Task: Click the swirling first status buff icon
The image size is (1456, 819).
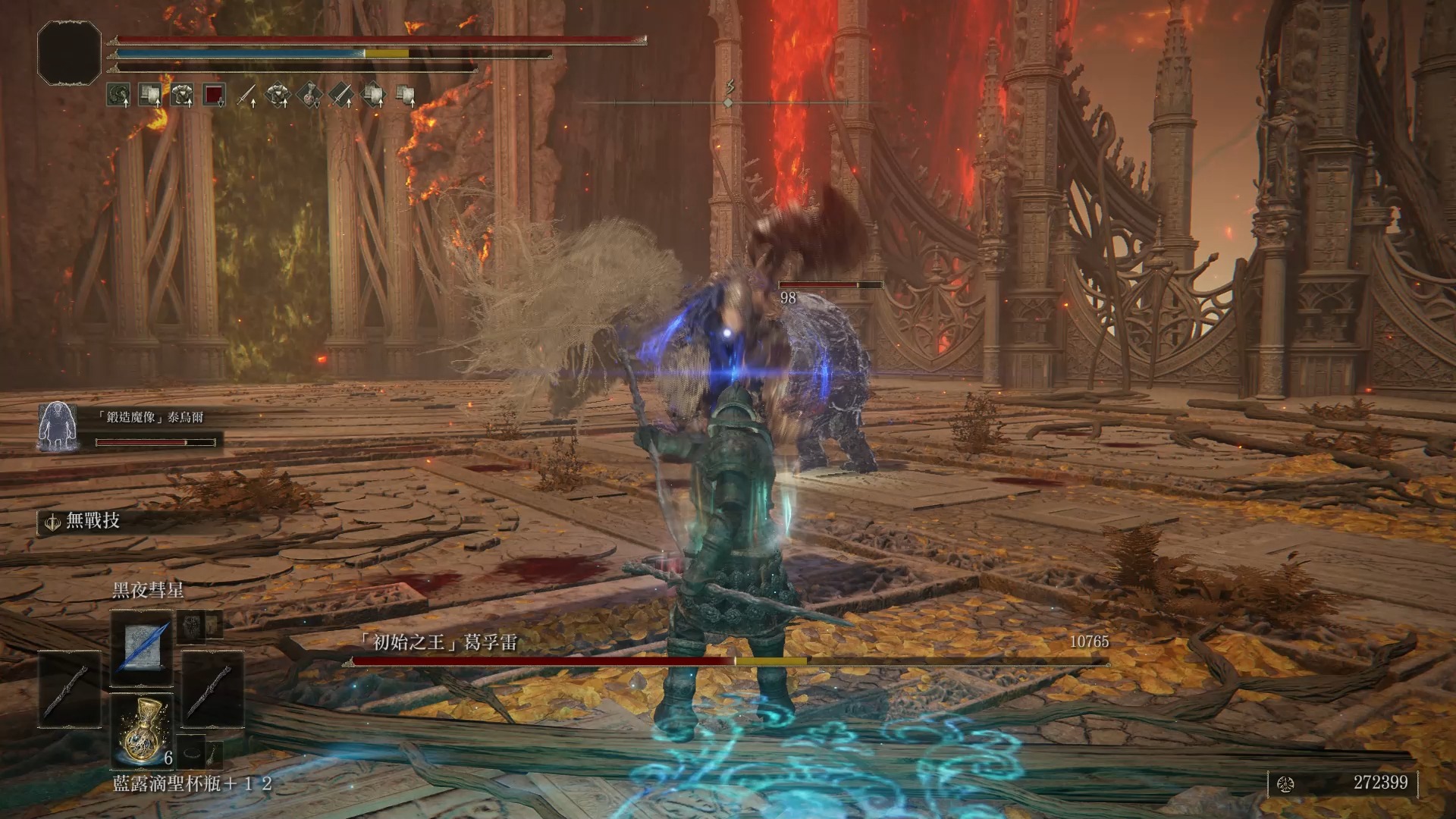Action: click(118, 96)
